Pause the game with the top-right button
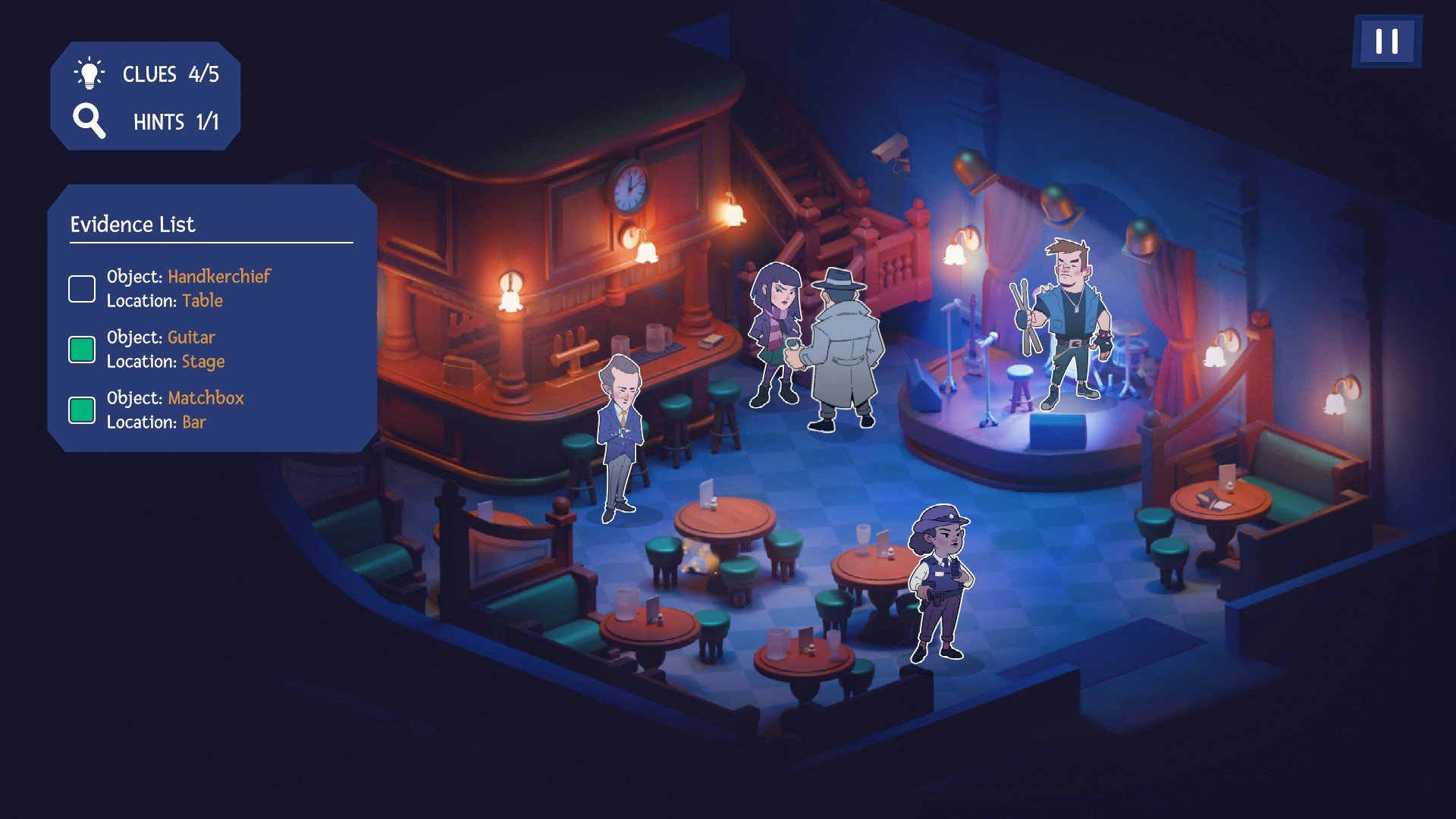This screenshot has width=1456, height=819. point(1386,41)
